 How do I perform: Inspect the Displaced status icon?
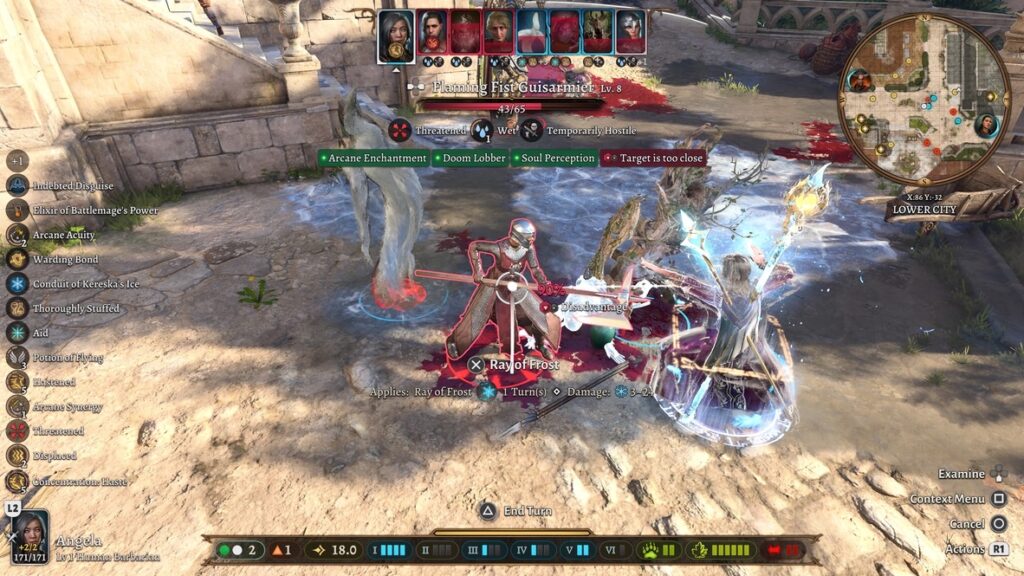17,455
